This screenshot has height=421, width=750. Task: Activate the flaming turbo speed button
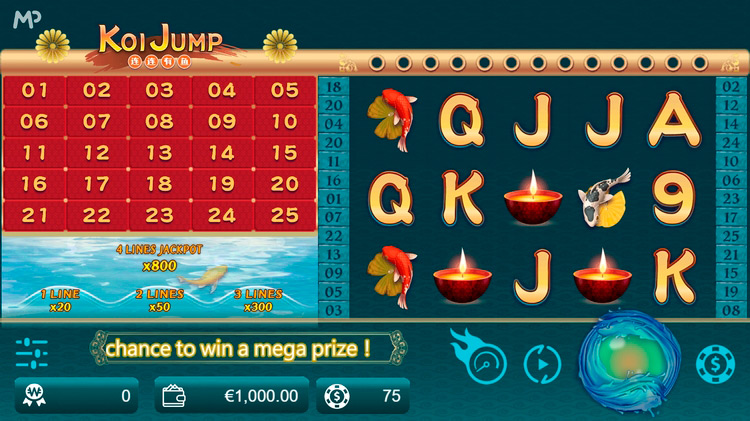pyautogui.click(x=482, y=358)
